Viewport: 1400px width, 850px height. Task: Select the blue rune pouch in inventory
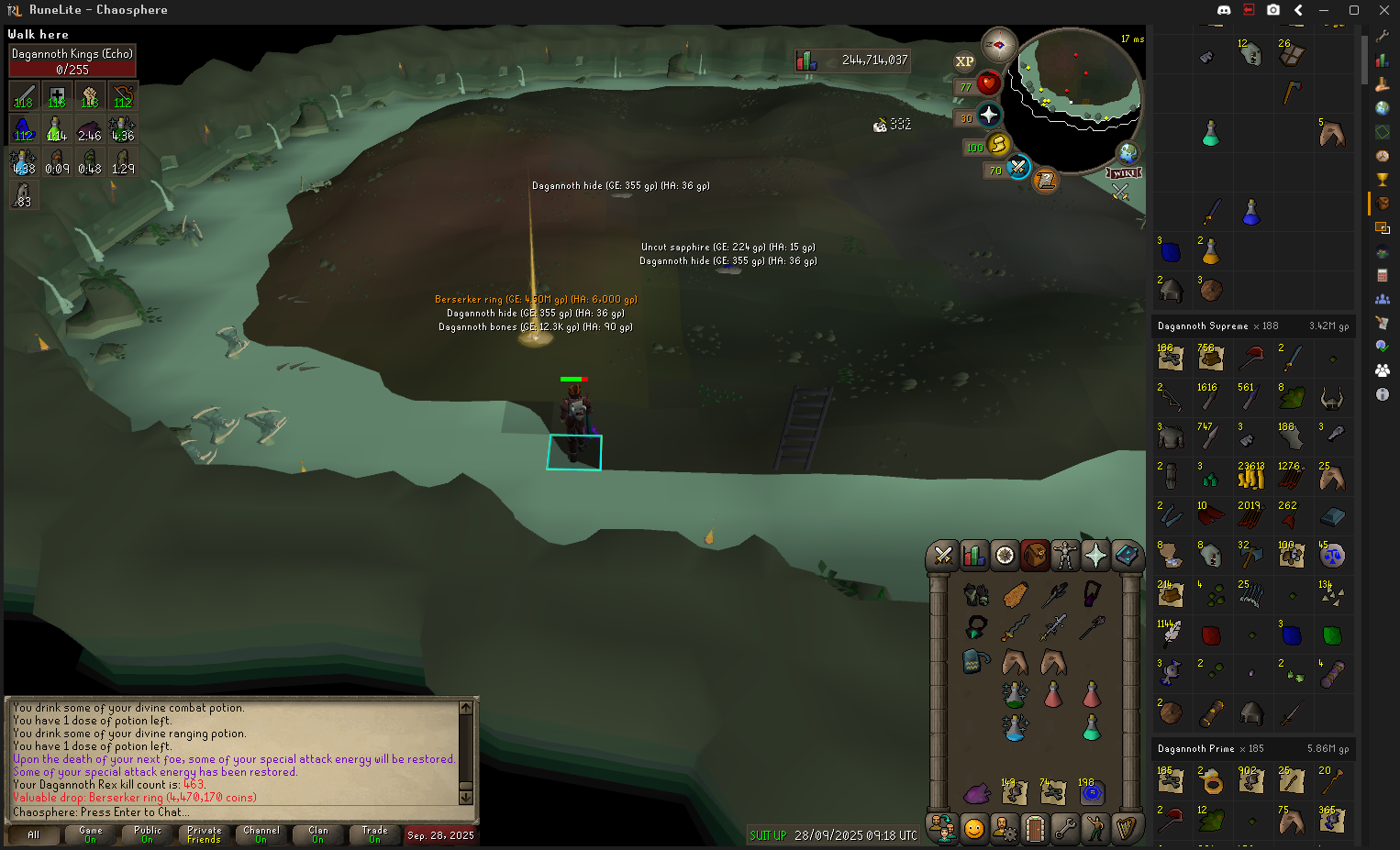[x=1092, y=792]
